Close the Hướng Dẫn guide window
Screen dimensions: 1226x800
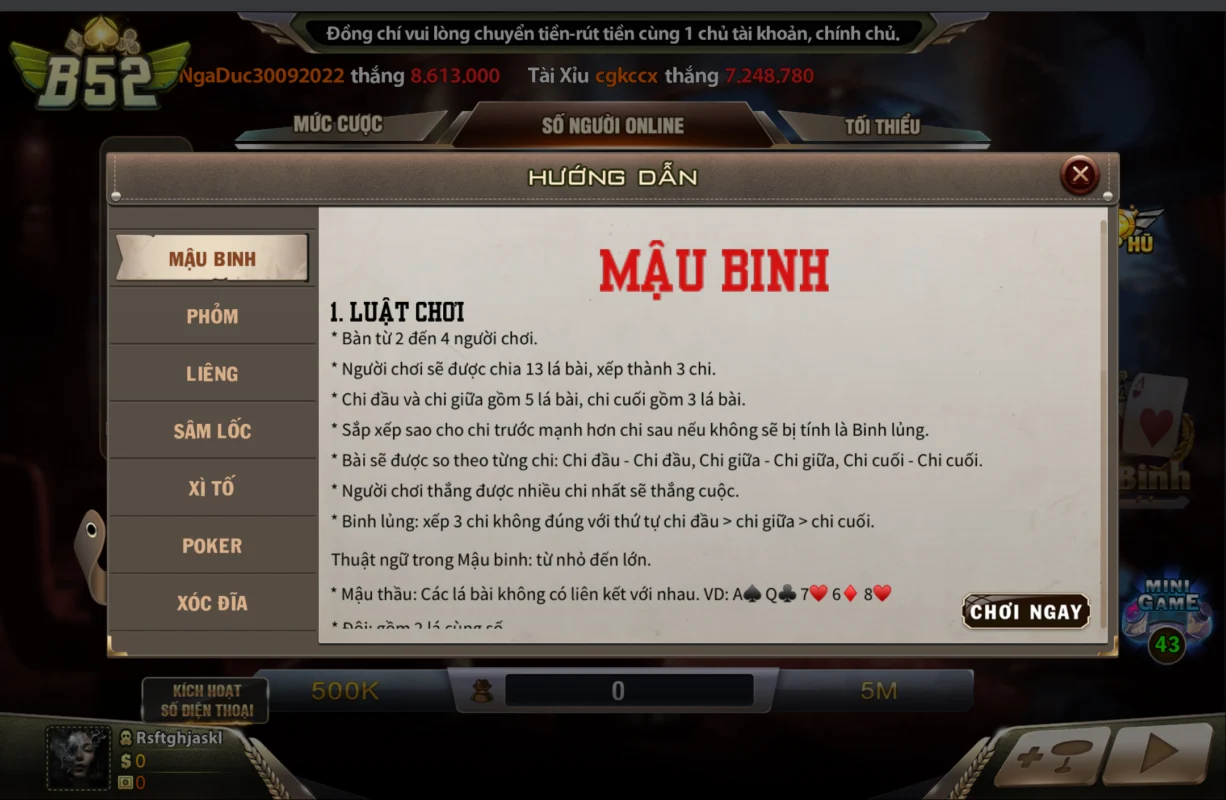1079,176
